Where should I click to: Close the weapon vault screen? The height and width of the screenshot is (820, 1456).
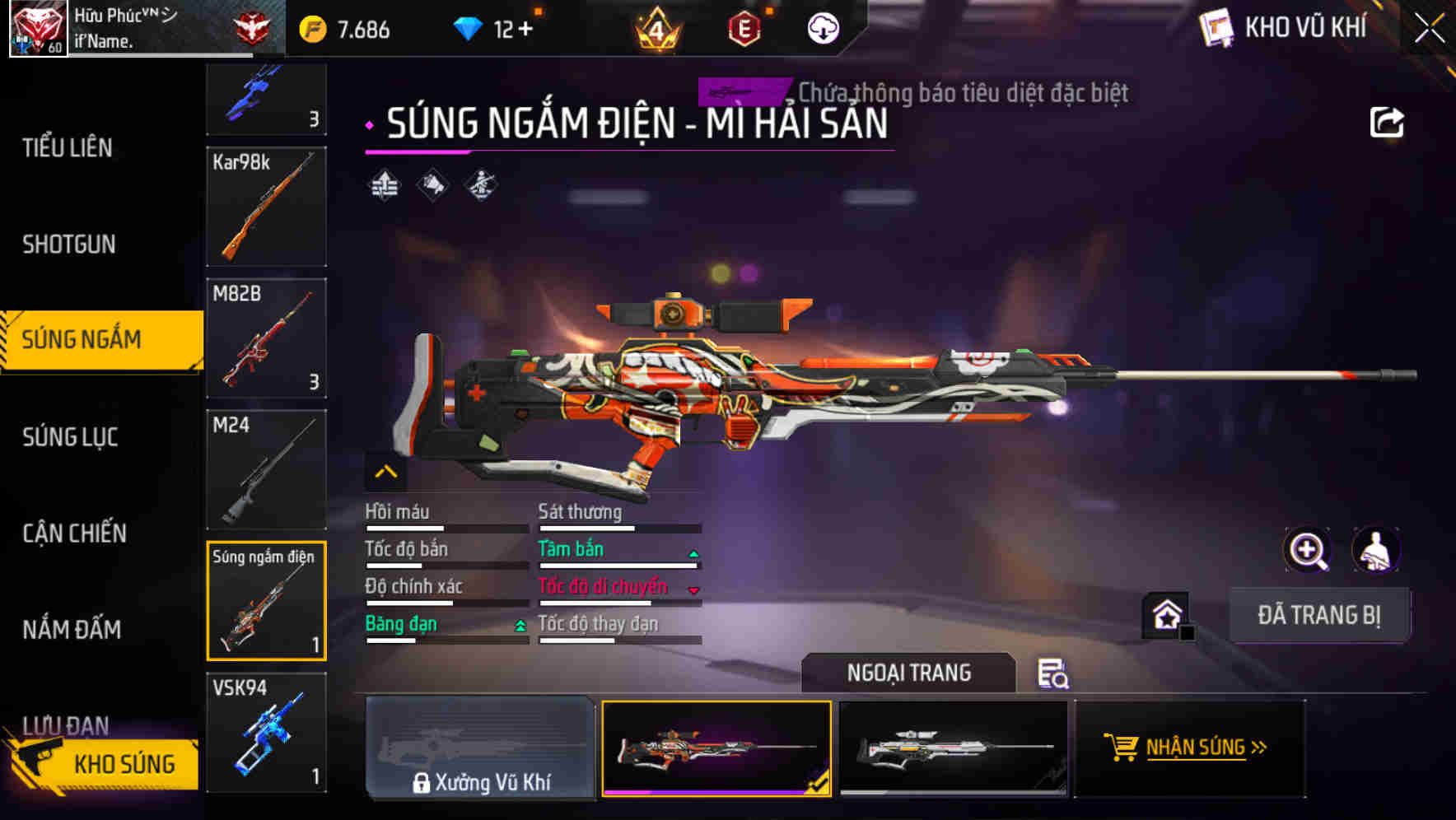1430,30
